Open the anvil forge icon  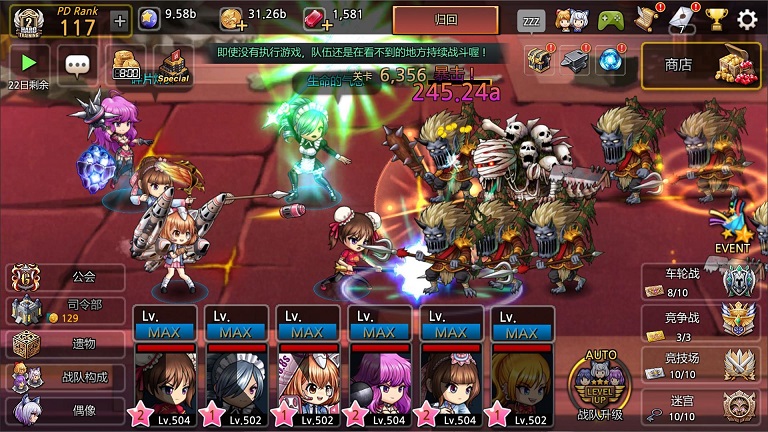tap(575, 60)
